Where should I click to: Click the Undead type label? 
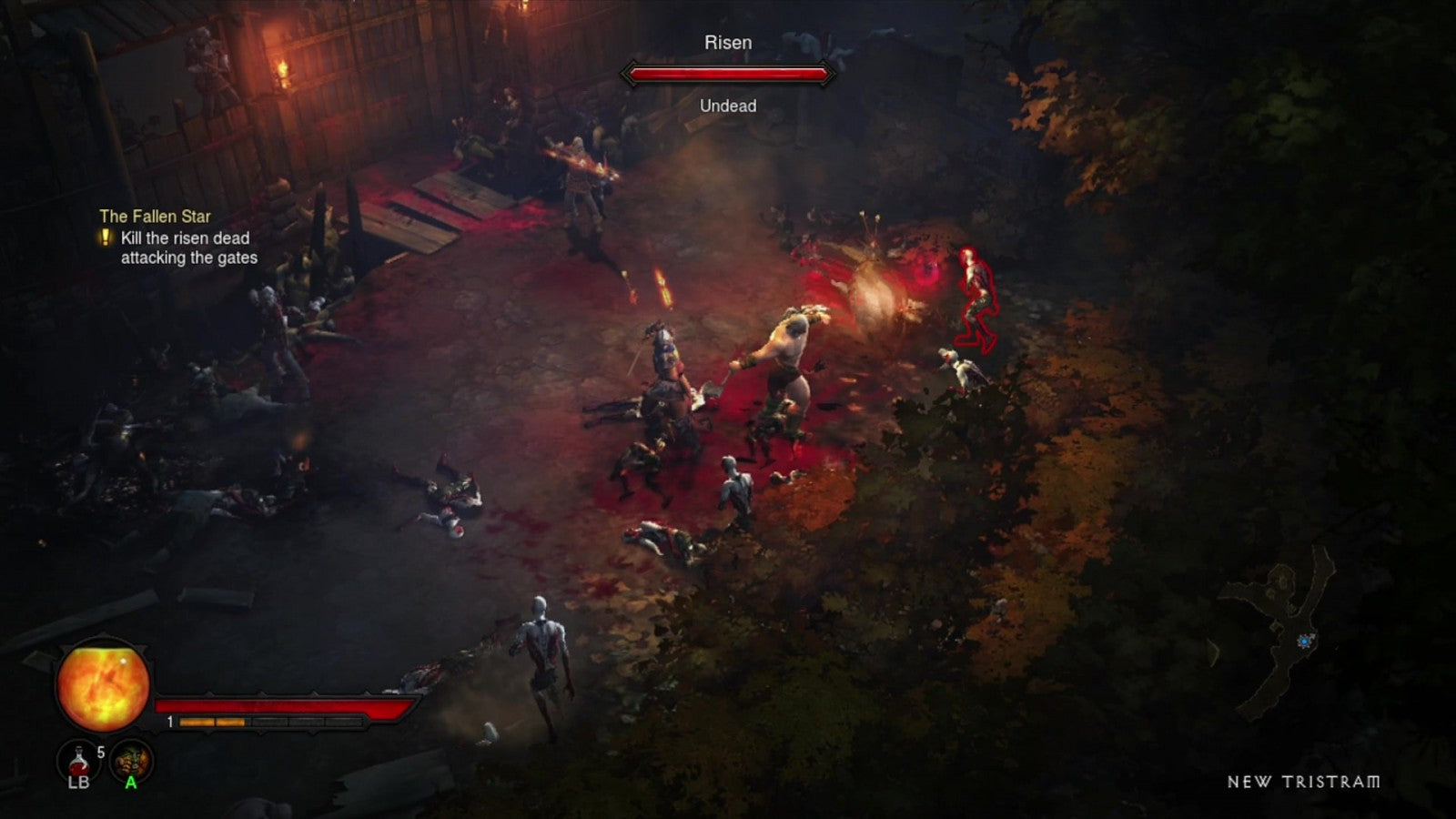coord(727,106)
